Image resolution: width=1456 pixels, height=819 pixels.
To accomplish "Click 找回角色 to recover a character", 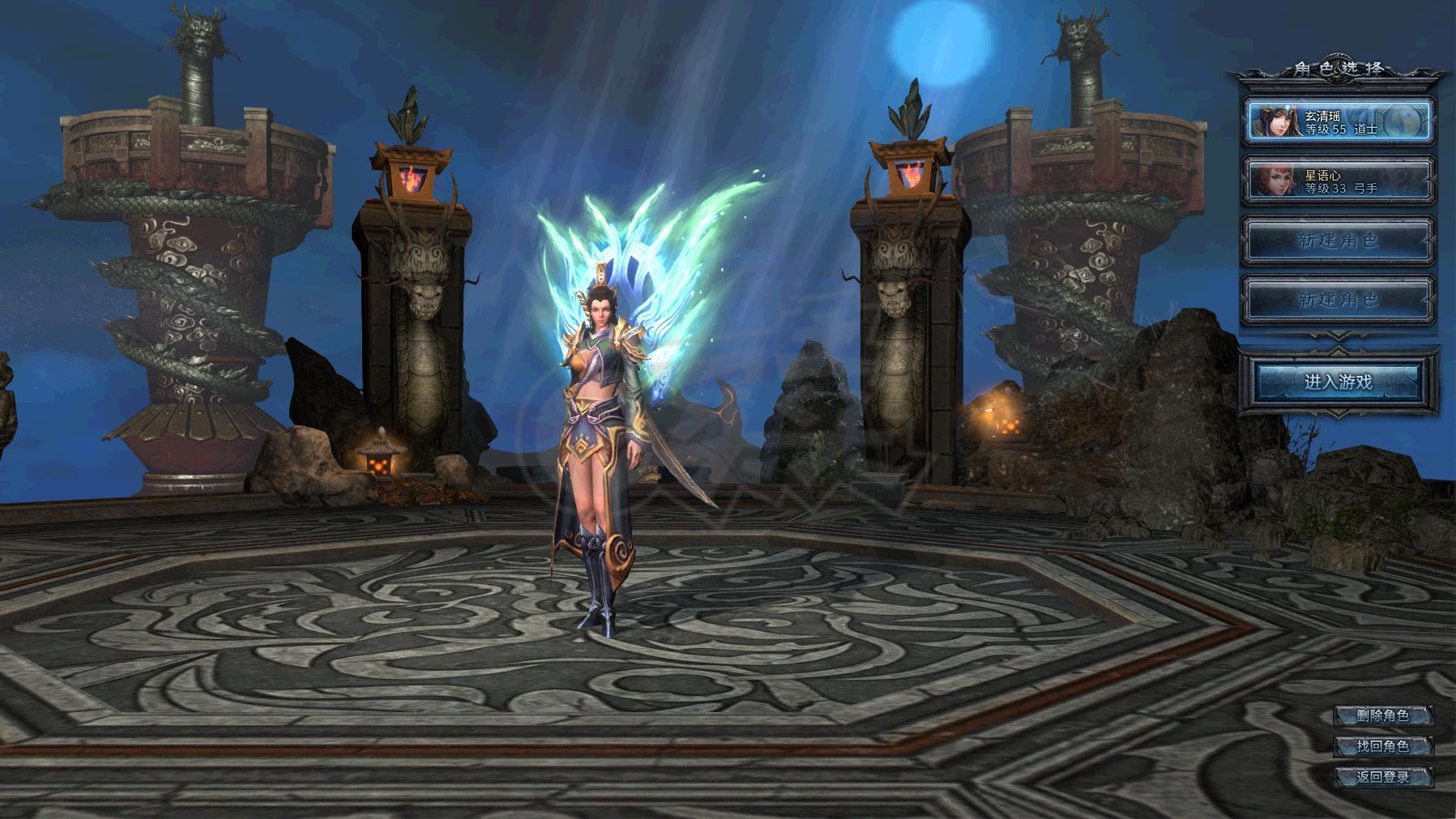I will pyautogui.click(x=1382, y=746).
